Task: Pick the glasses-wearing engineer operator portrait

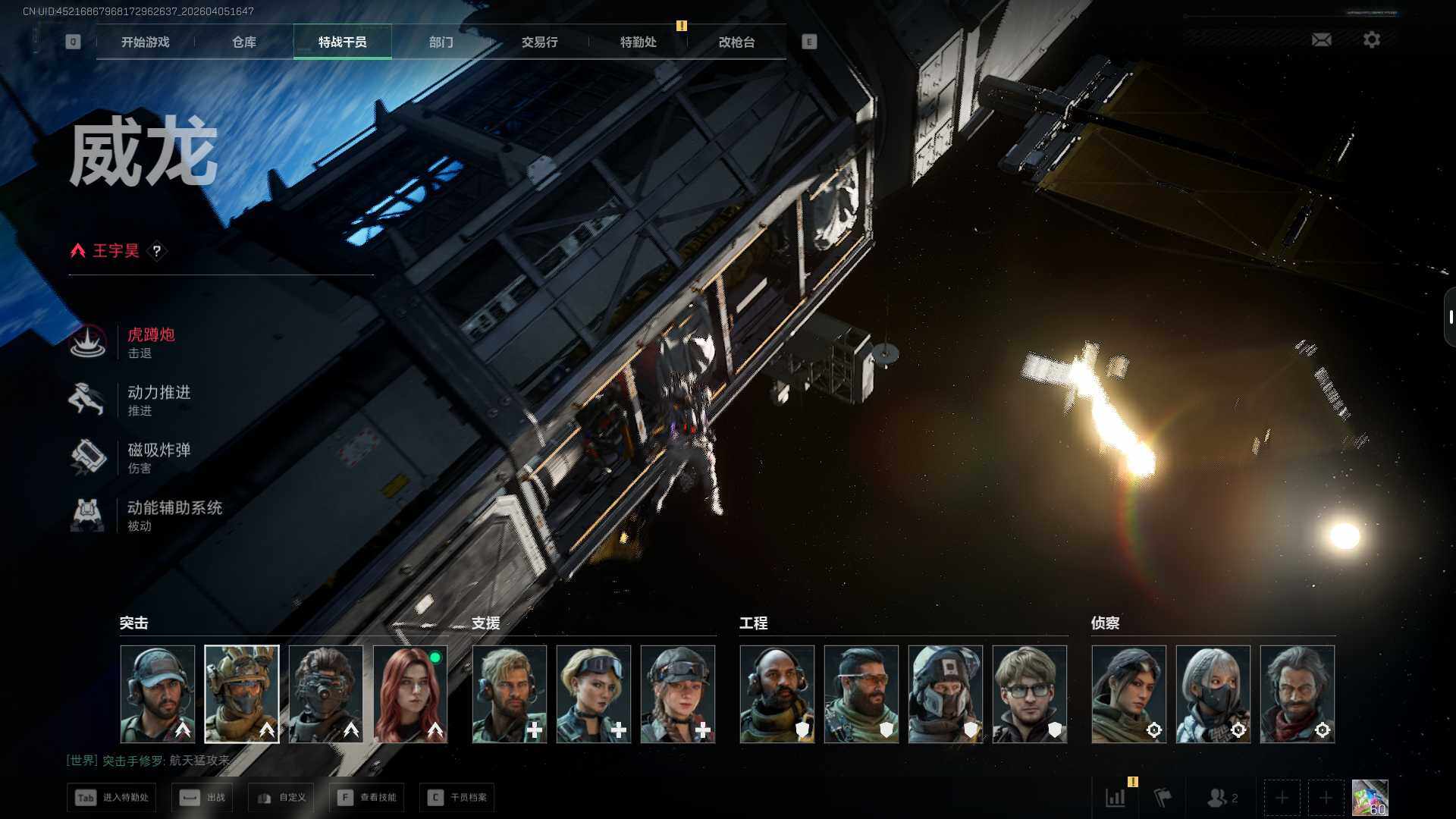Action: (x=1029, y=694)
